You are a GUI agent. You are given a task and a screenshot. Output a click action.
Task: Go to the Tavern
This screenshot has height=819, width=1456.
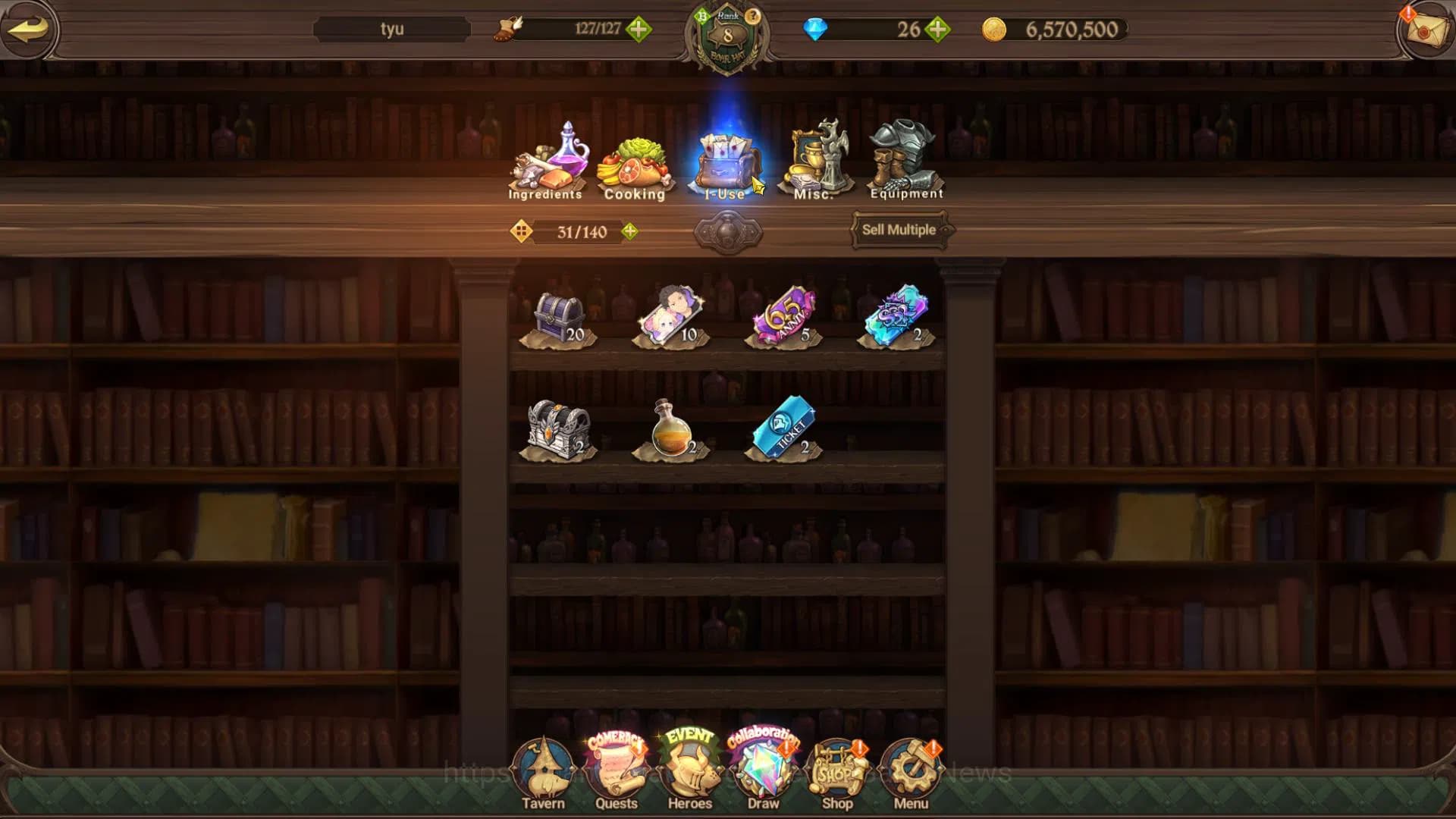543,773
